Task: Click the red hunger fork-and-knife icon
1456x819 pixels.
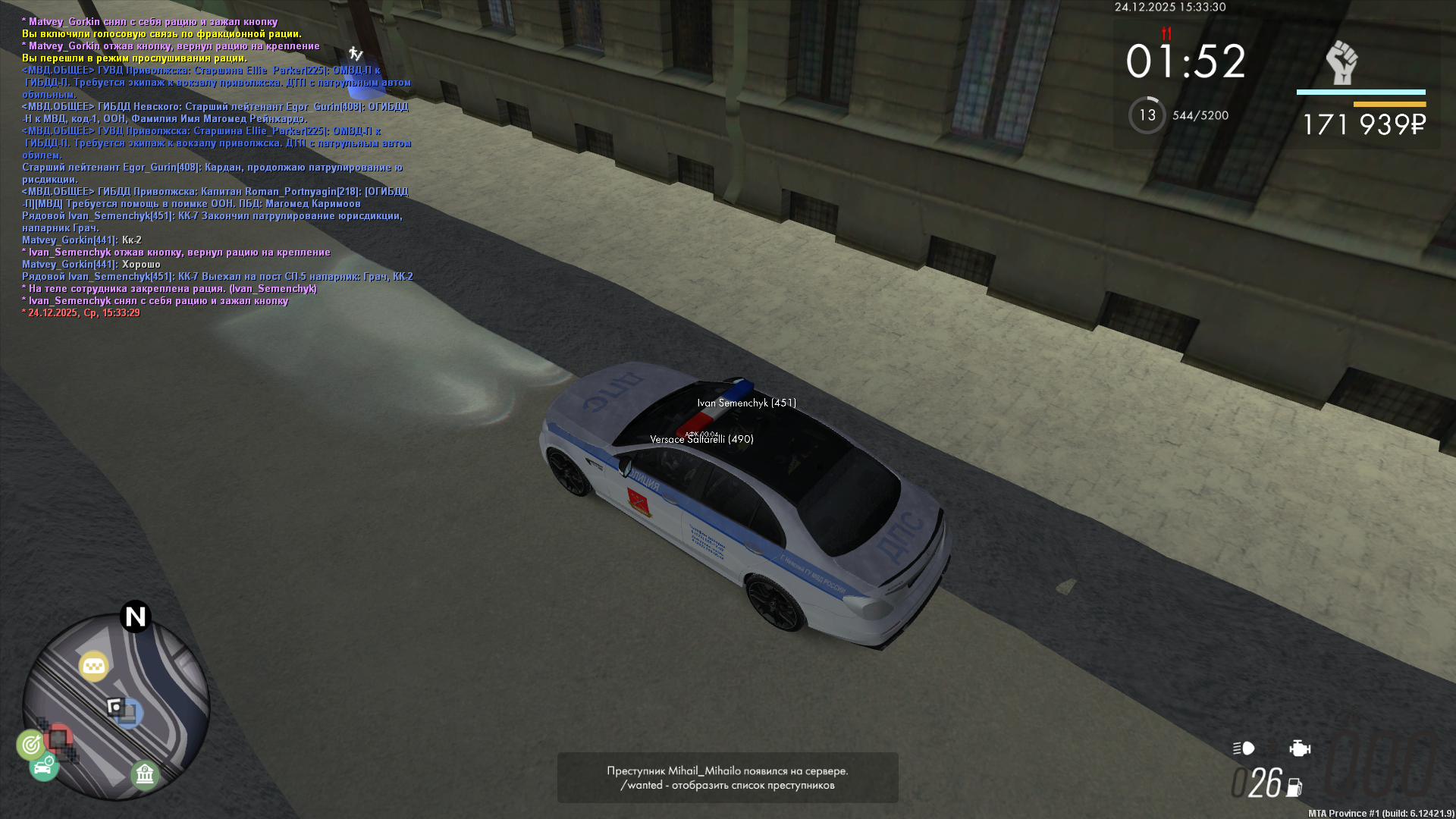Action: pyautogui.click(x=1166, y=33)
